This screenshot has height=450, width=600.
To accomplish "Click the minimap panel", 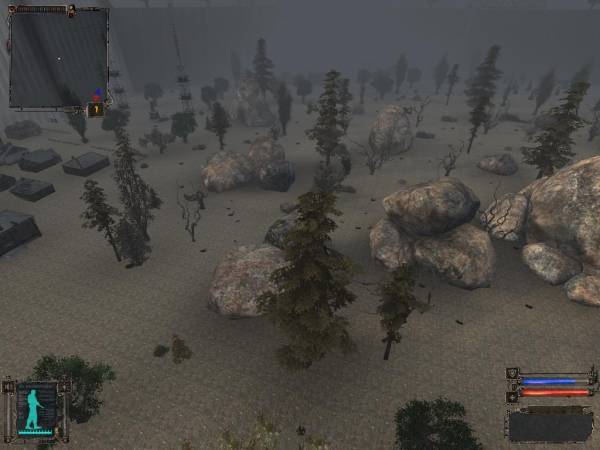I will click(x=58, y=57).
